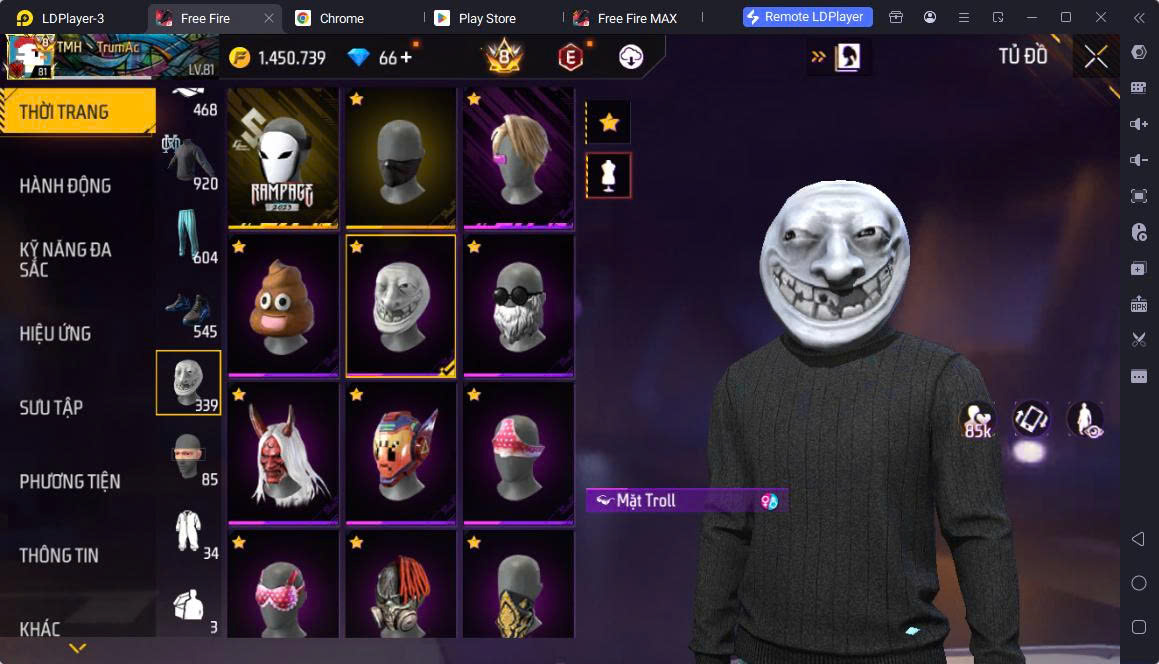Viewport: 1159px width, 664px height.
Task: Equip the poop emoji head item
Action: pos(283,305)
